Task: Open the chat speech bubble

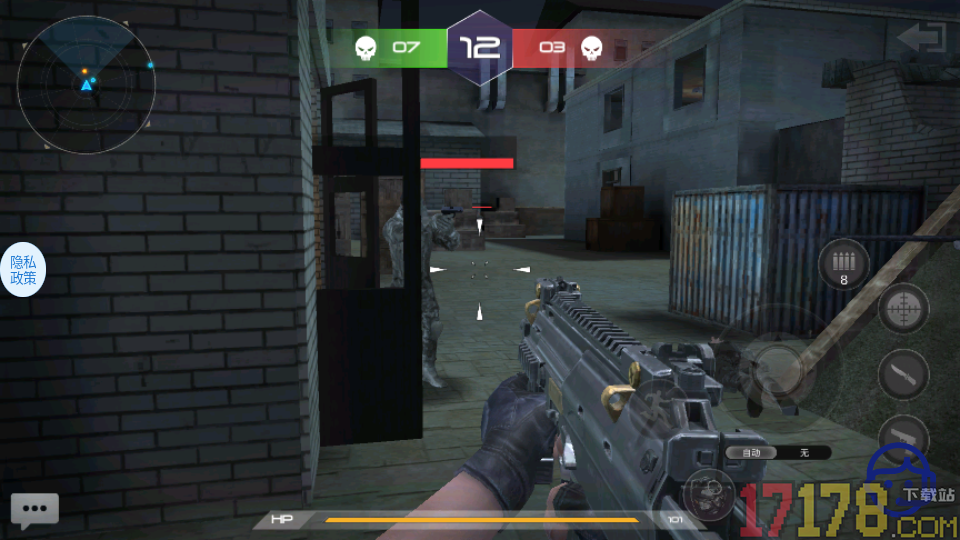Action: click(34, 510)
